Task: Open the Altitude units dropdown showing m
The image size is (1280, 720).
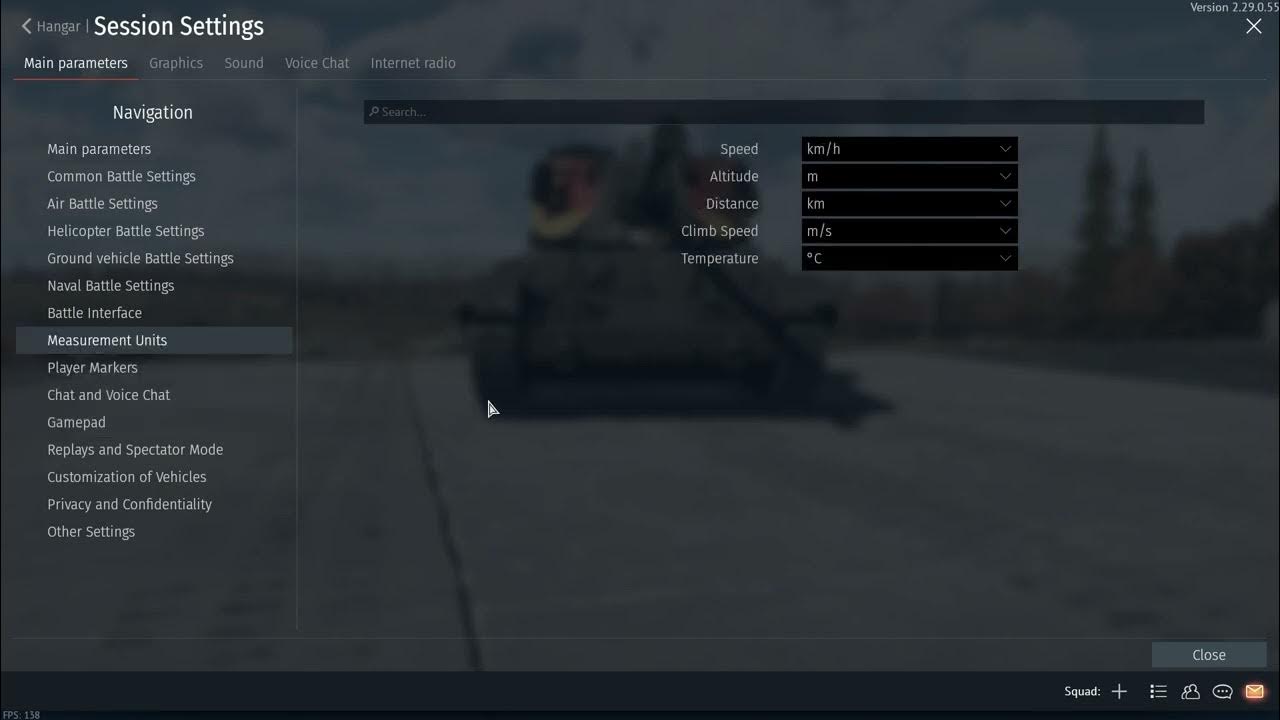Action: coord(909,176)
